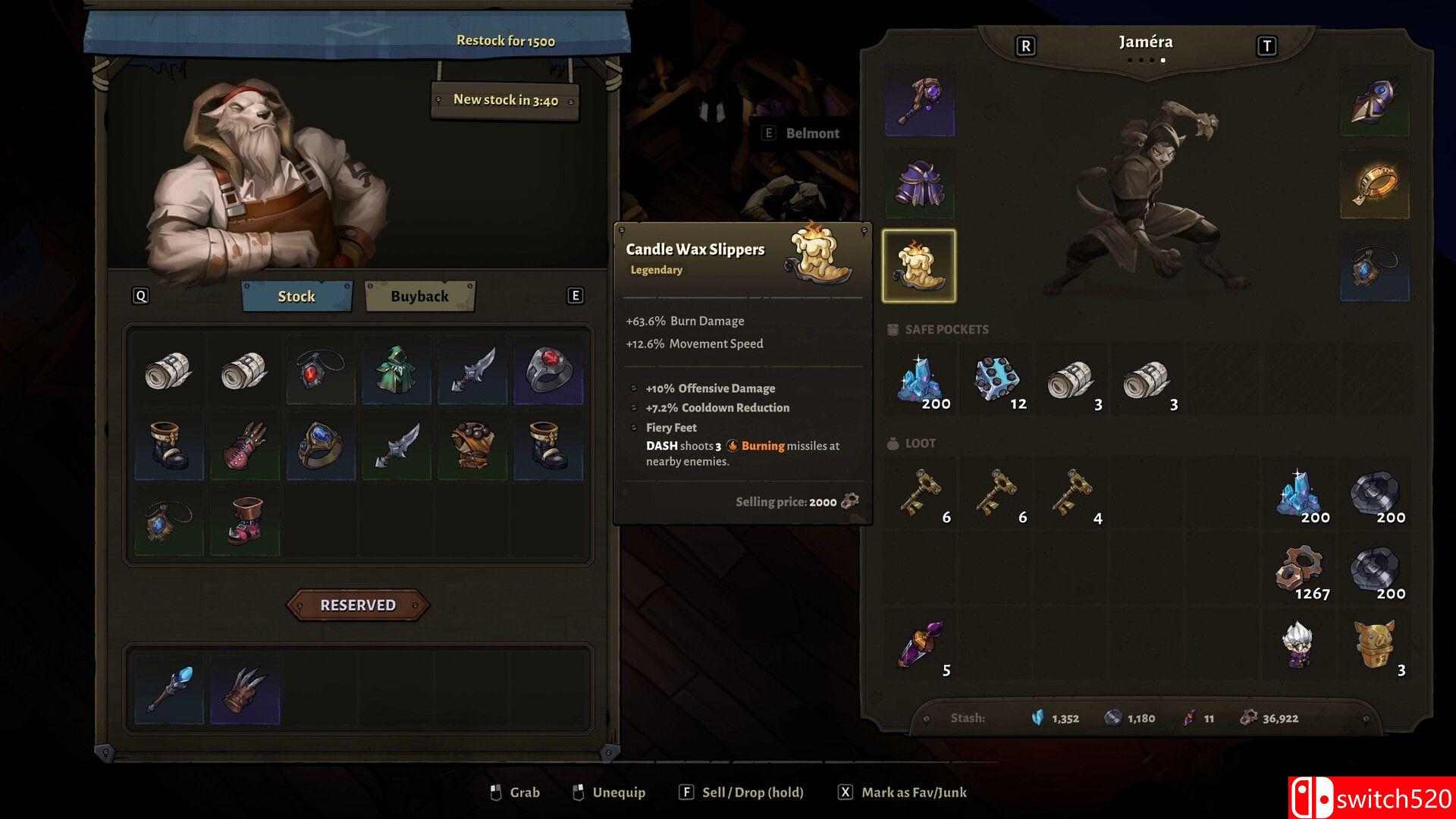Restock the shop for 1500
The height and width of the screenshot is (819, 1456).
click(505, 41)
